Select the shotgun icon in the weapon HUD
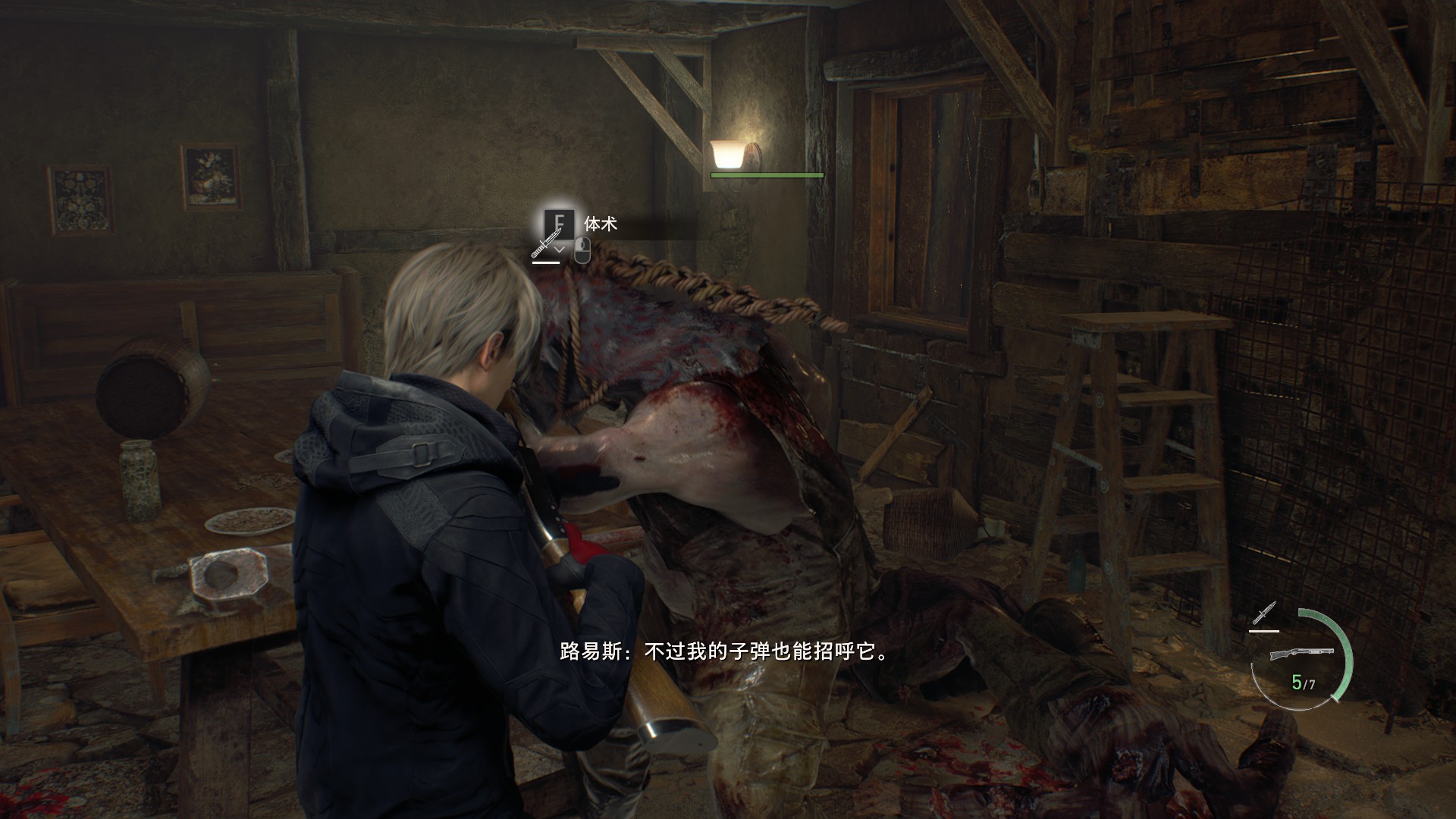 point(1301,654)
